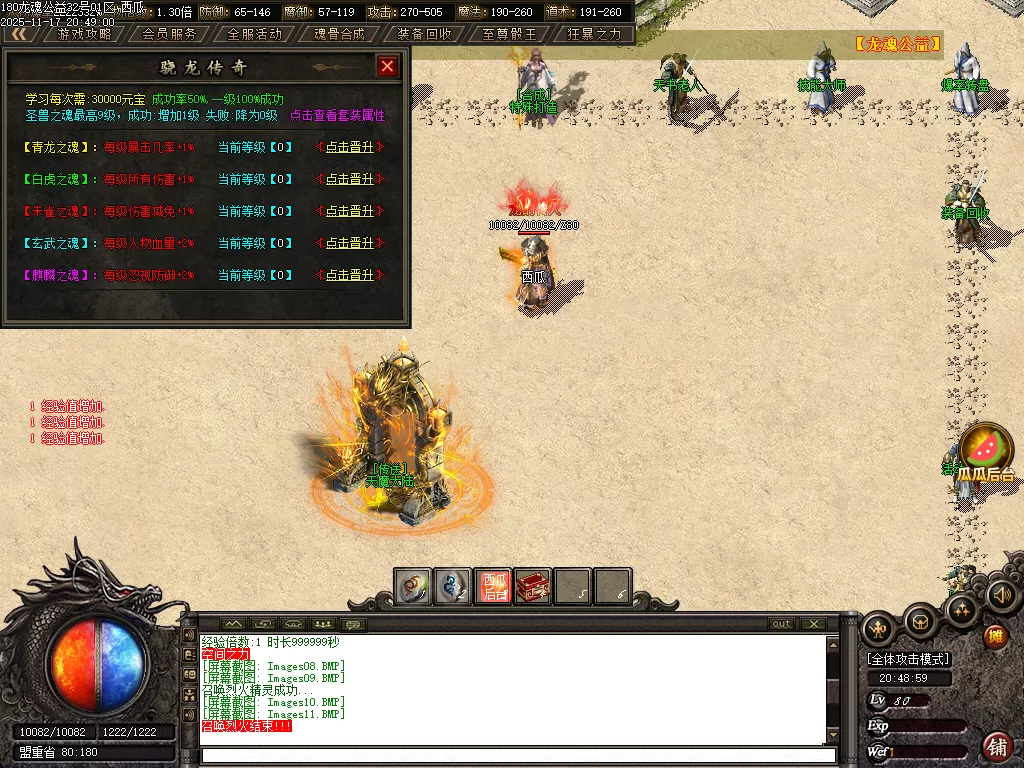Viewport: 1024px width, 768px height.
Task: Open the 全服活动 menu
Action: pyautogui.click(x=255, y=33)
